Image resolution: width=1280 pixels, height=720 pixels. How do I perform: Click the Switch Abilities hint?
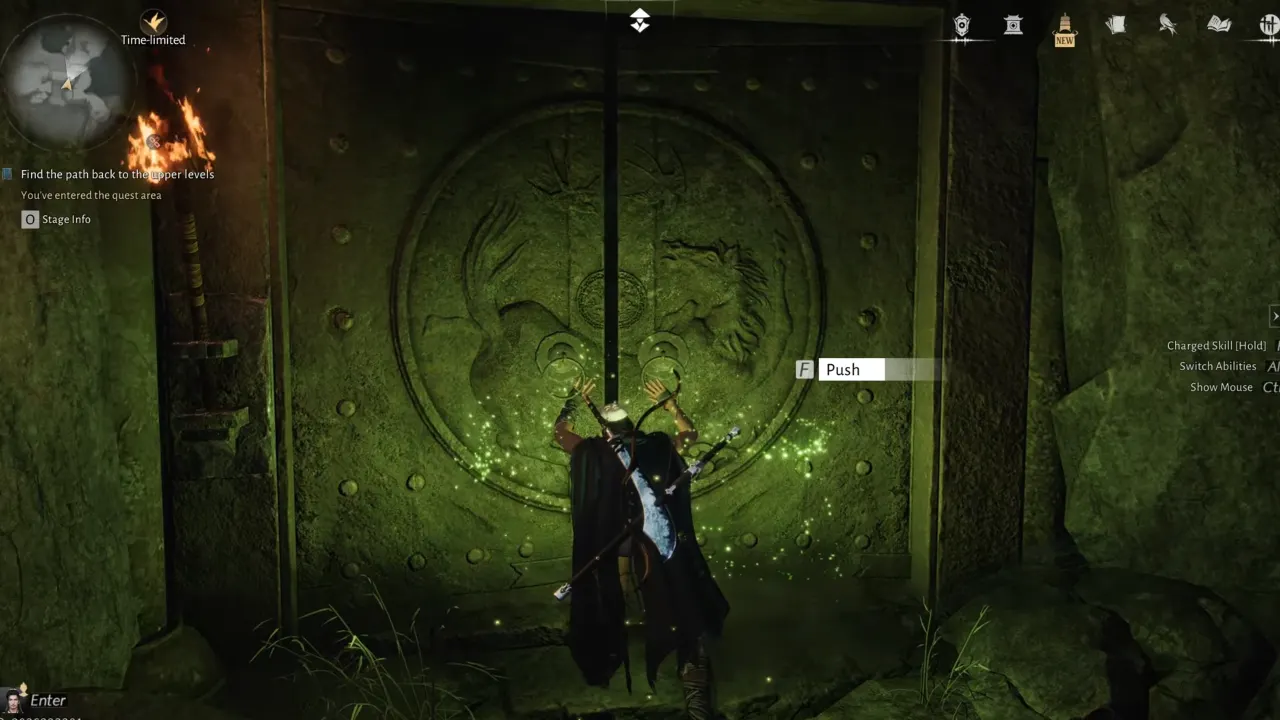(x=1217, y=366)
